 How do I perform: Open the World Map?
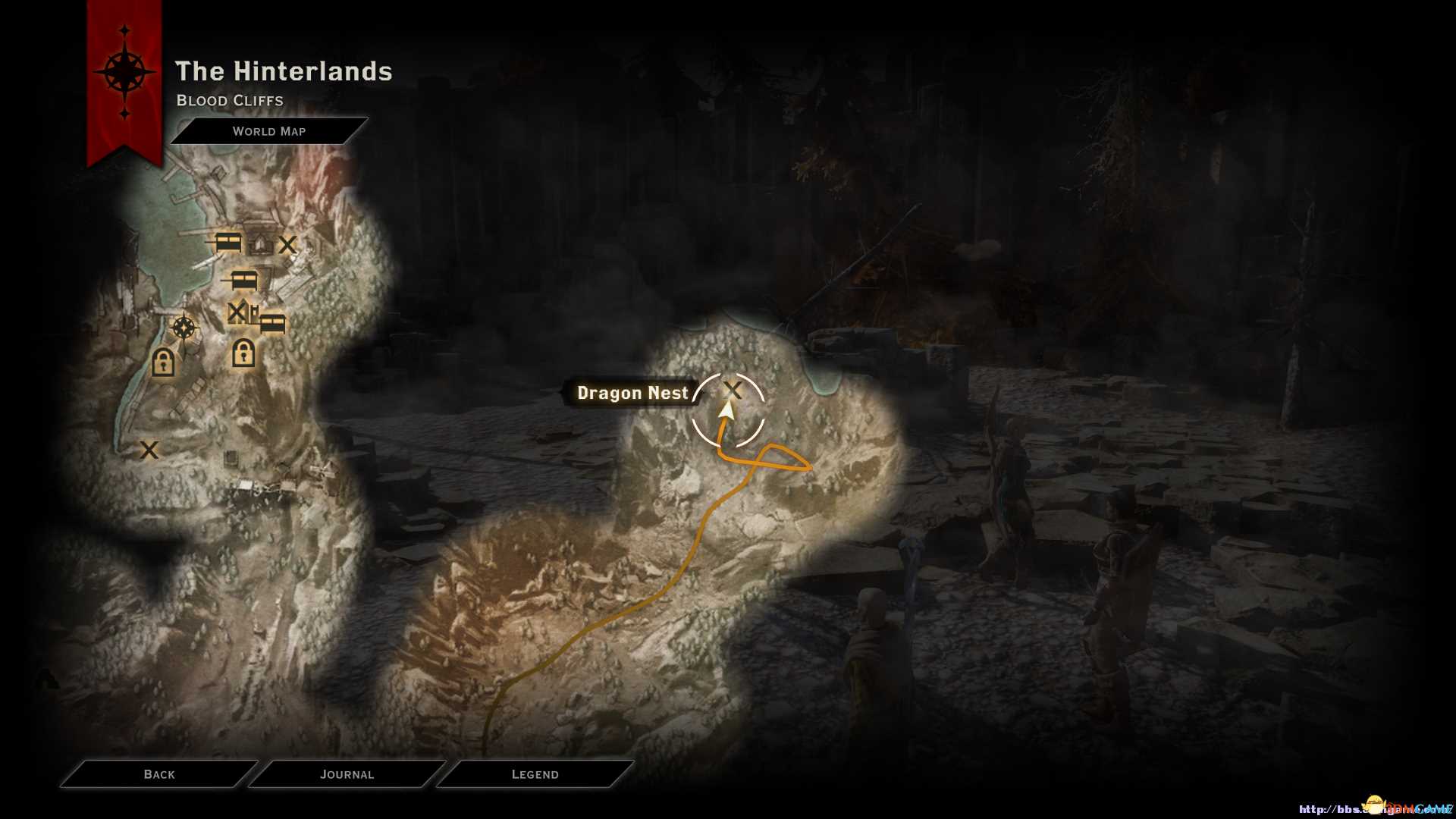(269, 131)
